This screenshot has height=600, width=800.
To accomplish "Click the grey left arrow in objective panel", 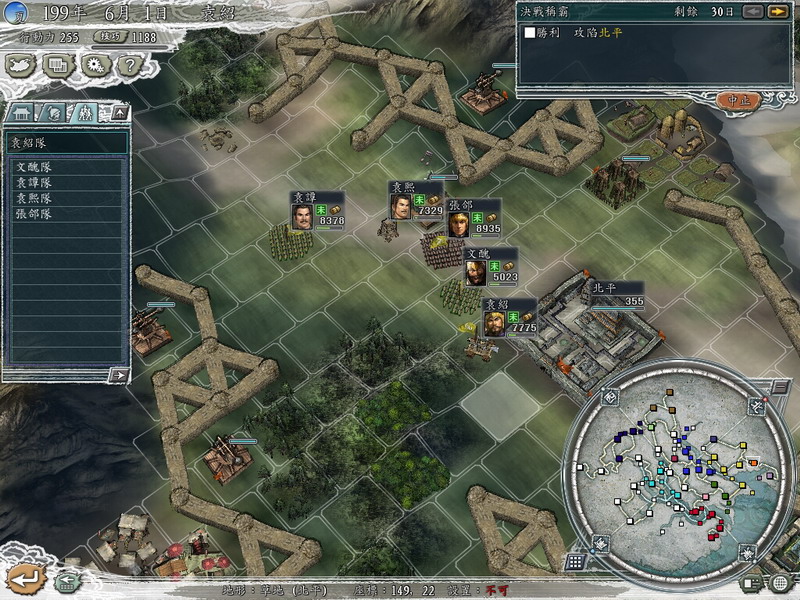I will click(751, 11).
